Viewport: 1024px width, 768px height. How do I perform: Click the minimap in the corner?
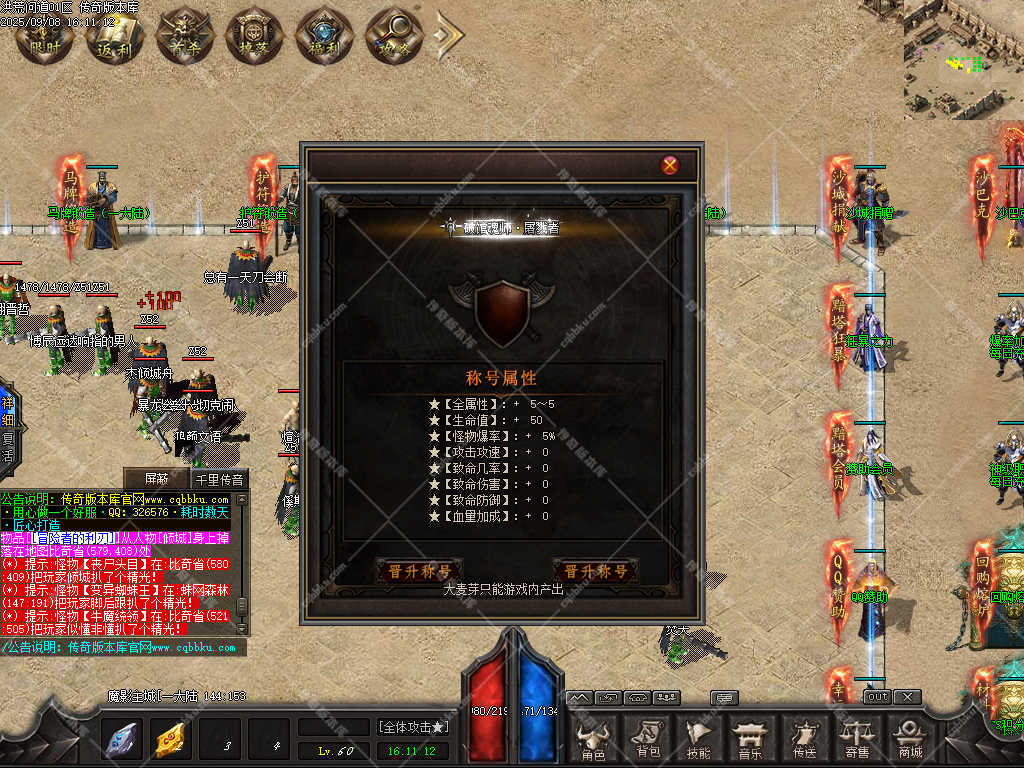point(964,60)
